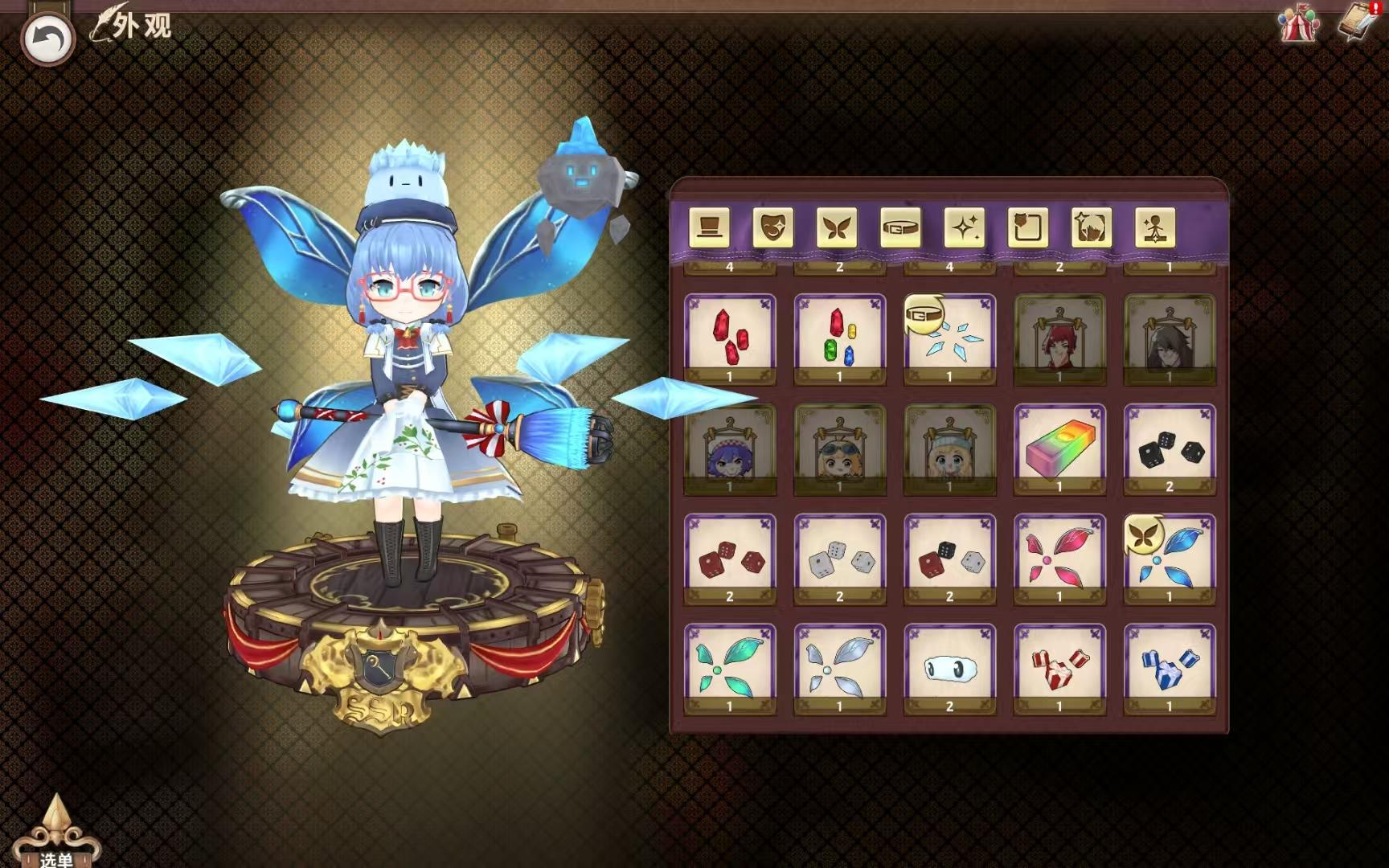Select the top hat headwear category icon
This screenshot has height=868, width=1389.
click(708, 229)
